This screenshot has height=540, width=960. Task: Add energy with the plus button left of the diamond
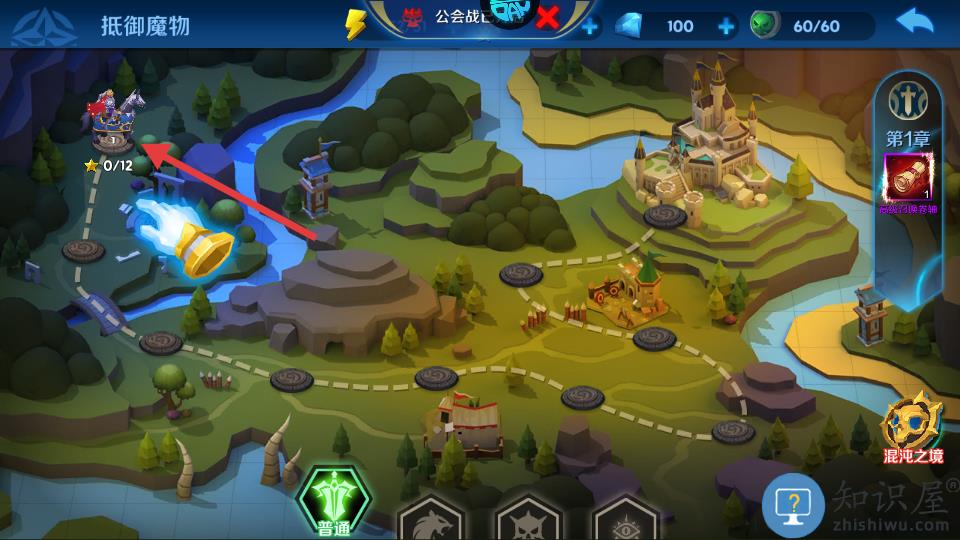591,26
